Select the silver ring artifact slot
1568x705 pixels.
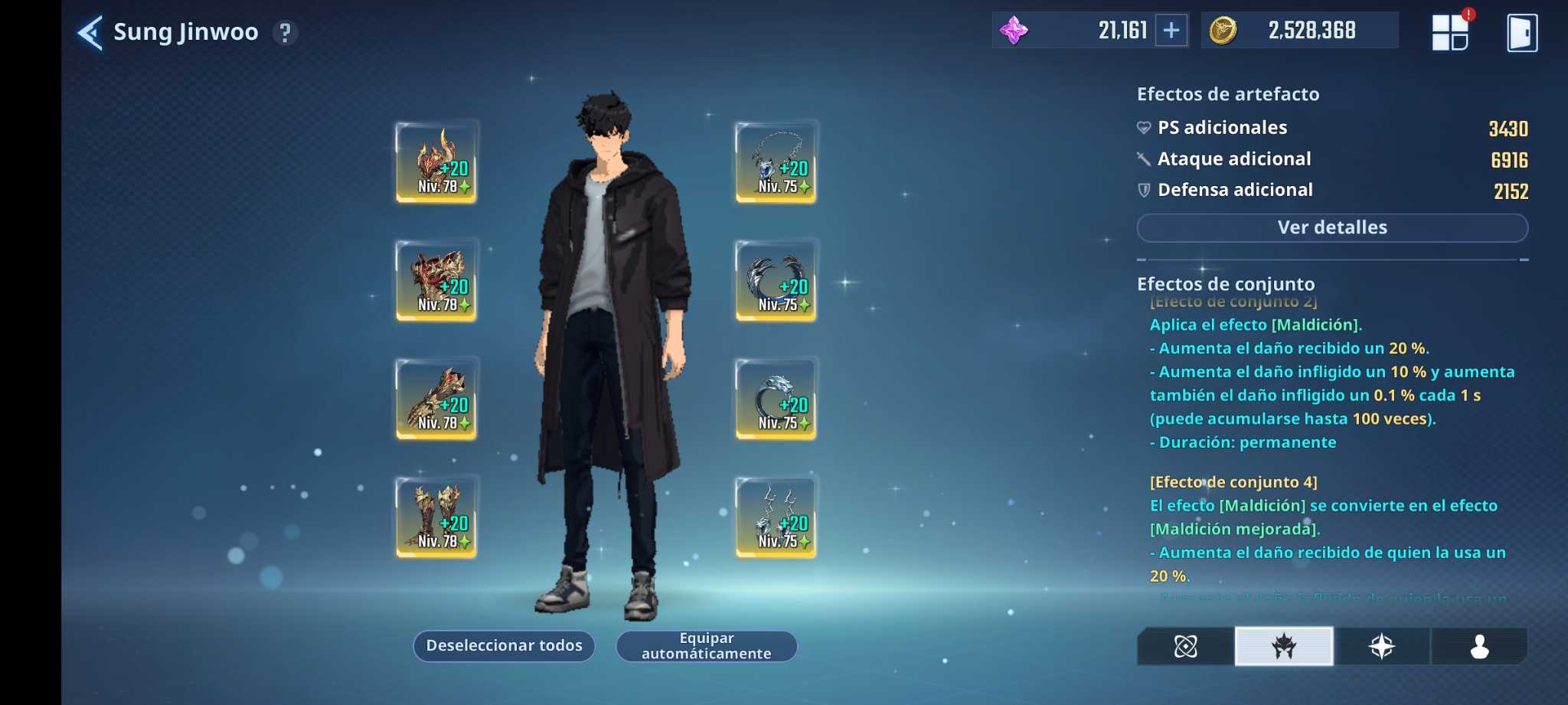[776, 399]
